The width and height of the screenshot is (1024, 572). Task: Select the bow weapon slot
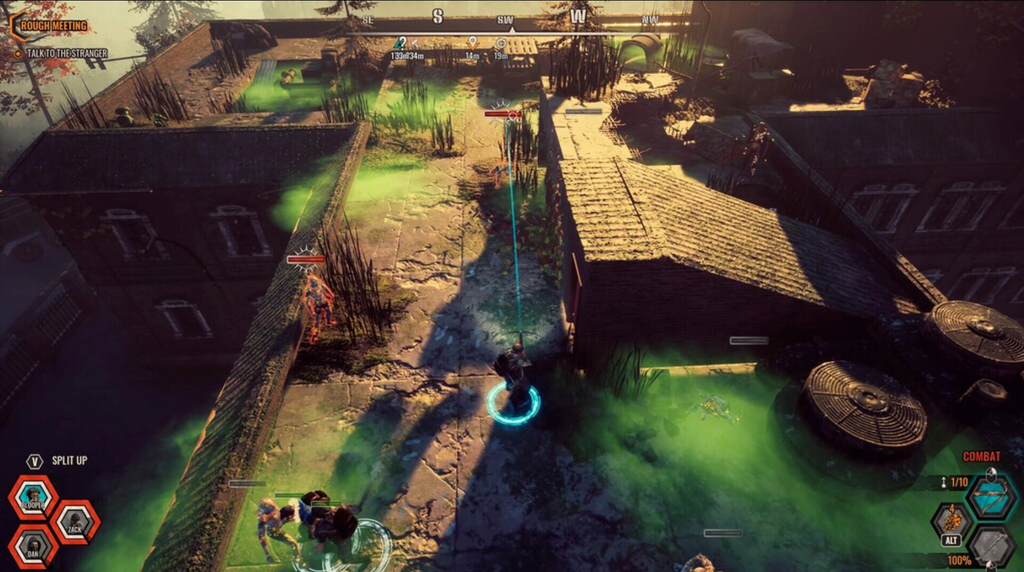click(x=992, y=497)
